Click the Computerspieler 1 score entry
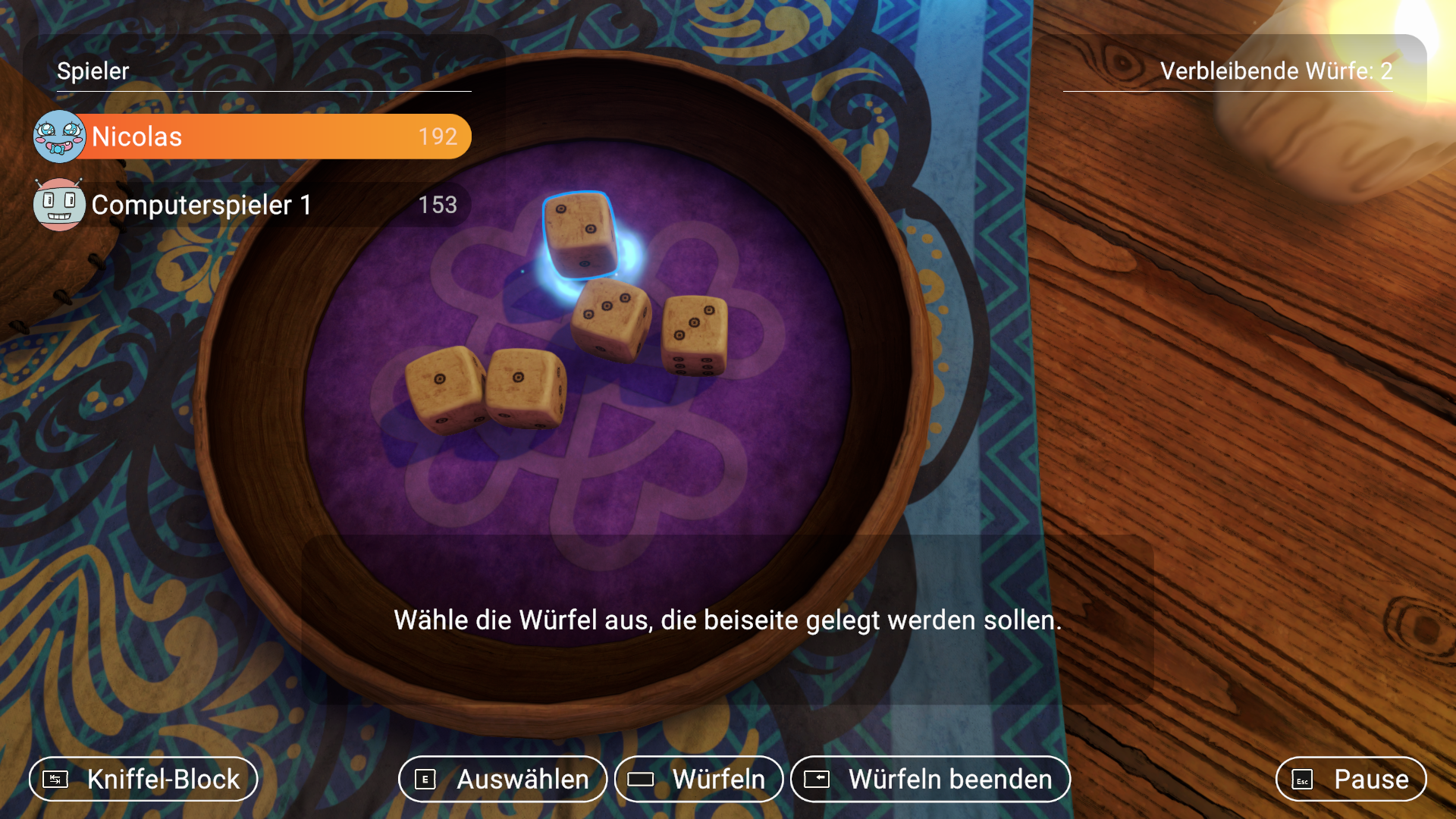This screenshot has width=1456, height=819. point(438,203)
